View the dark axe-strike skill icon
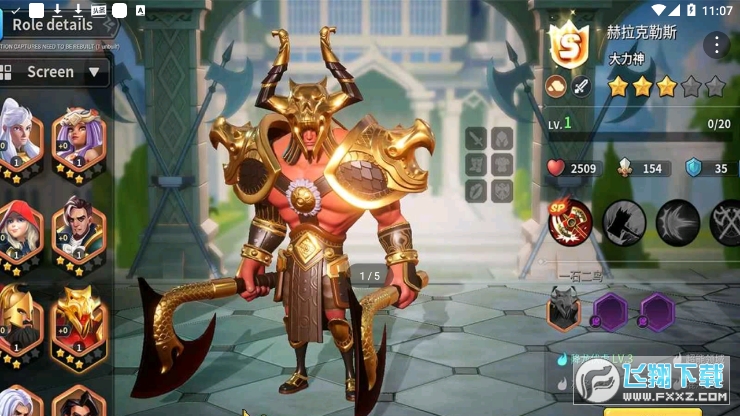 (625, 223)
